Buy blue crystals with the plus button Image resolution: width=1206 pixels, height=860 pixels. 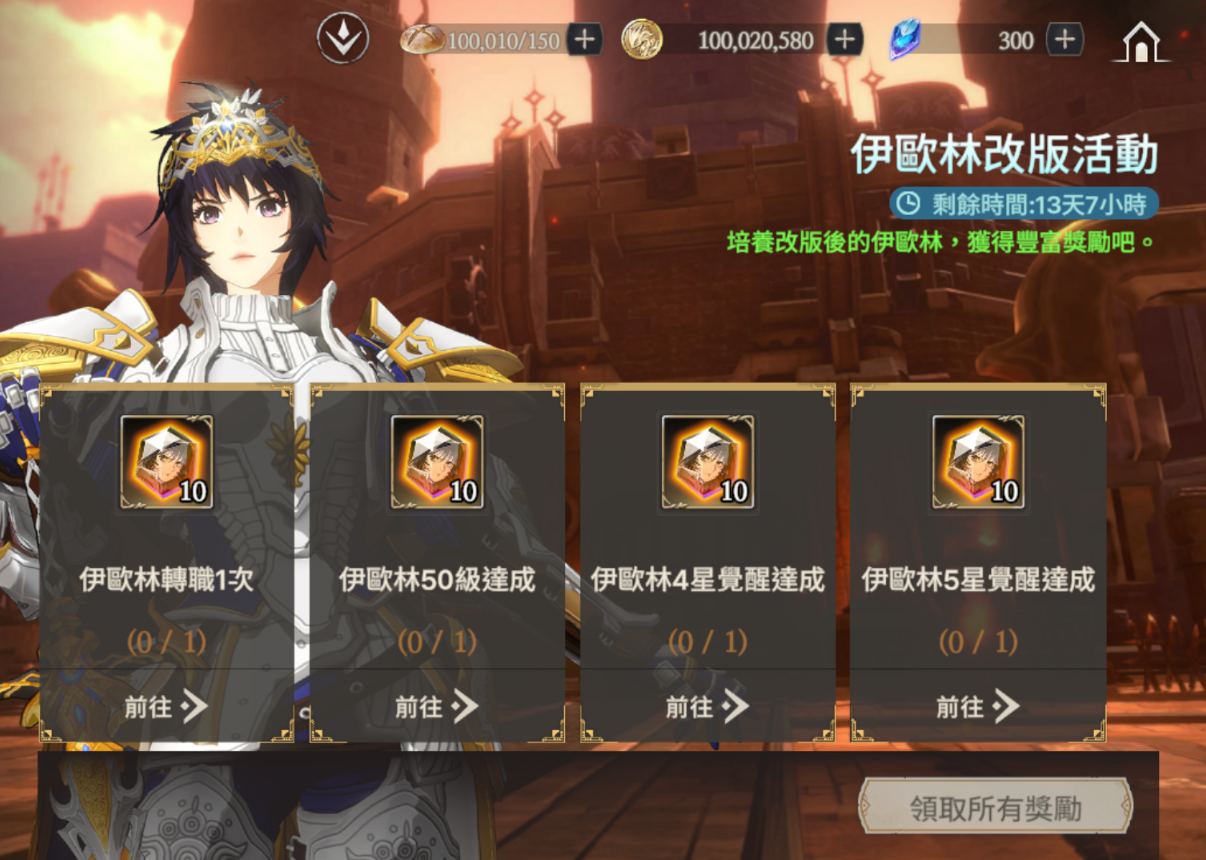pos(1065,40)
